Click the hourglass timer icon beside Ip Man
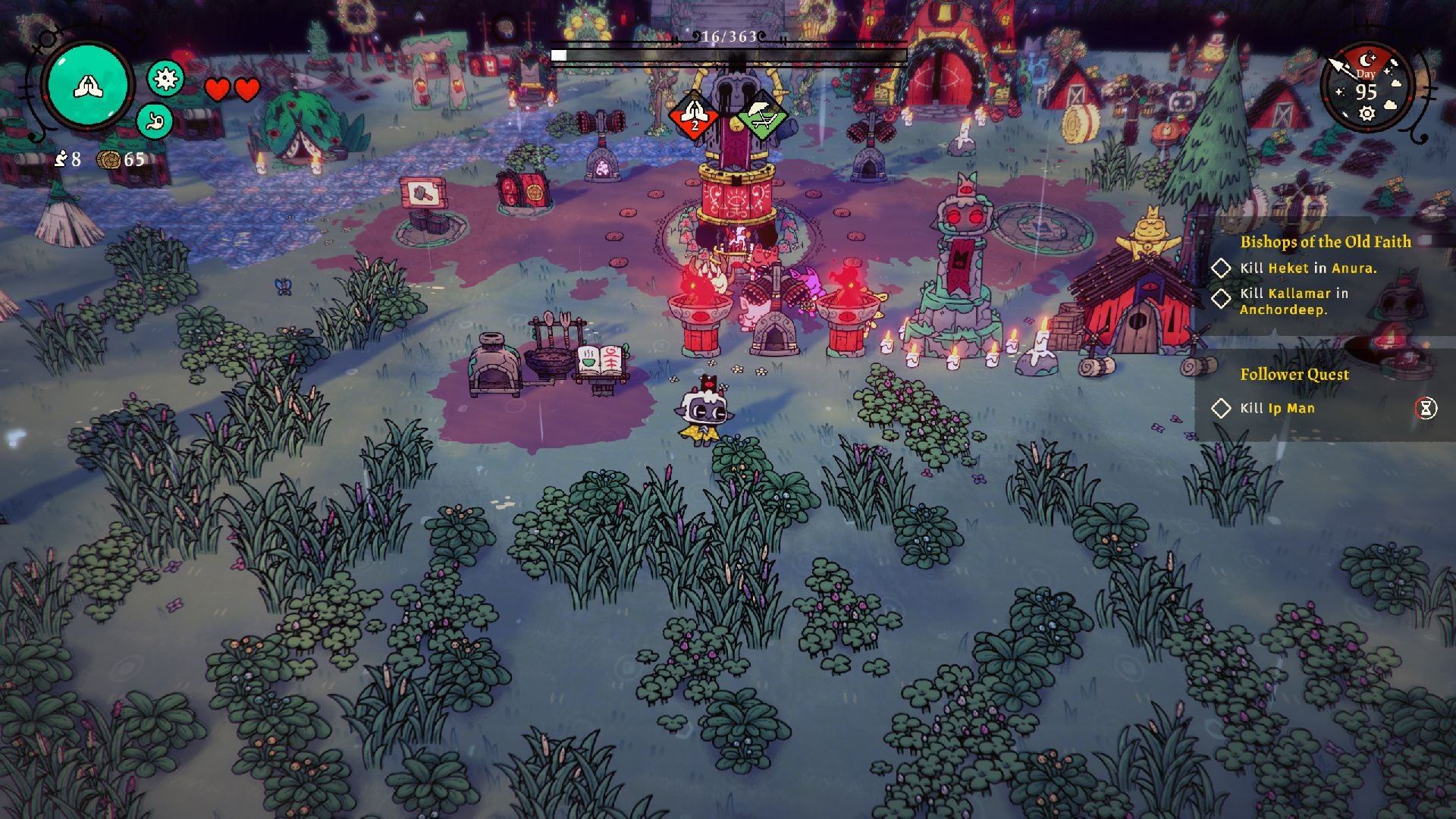The height and width of the screenshot is (819, 1456). point(1426,408)
